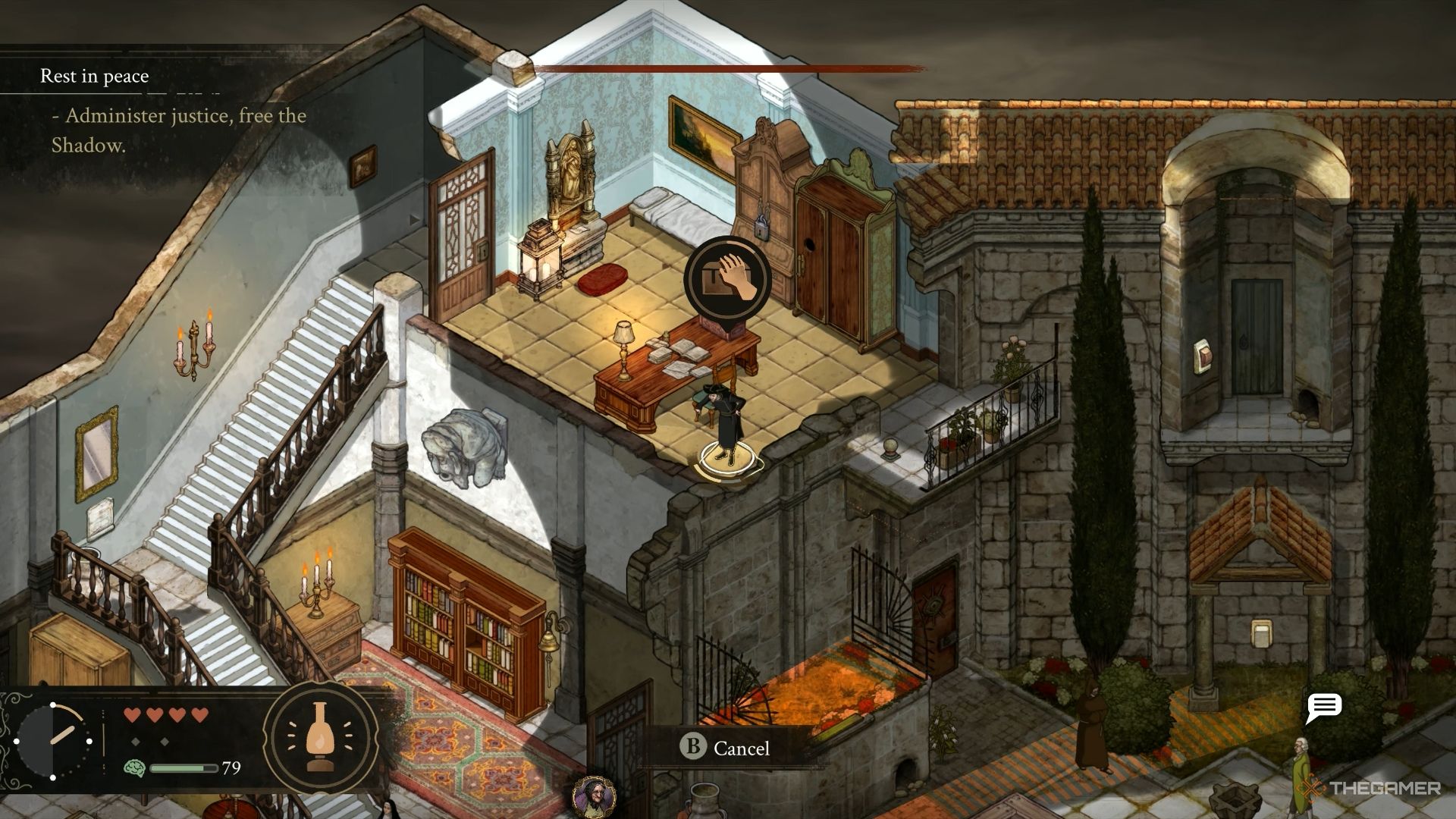Image resolution: width=1456 pixels, height=819 pixels.
Task: Open the day-night clock dial
Action: tap(53, 740)
